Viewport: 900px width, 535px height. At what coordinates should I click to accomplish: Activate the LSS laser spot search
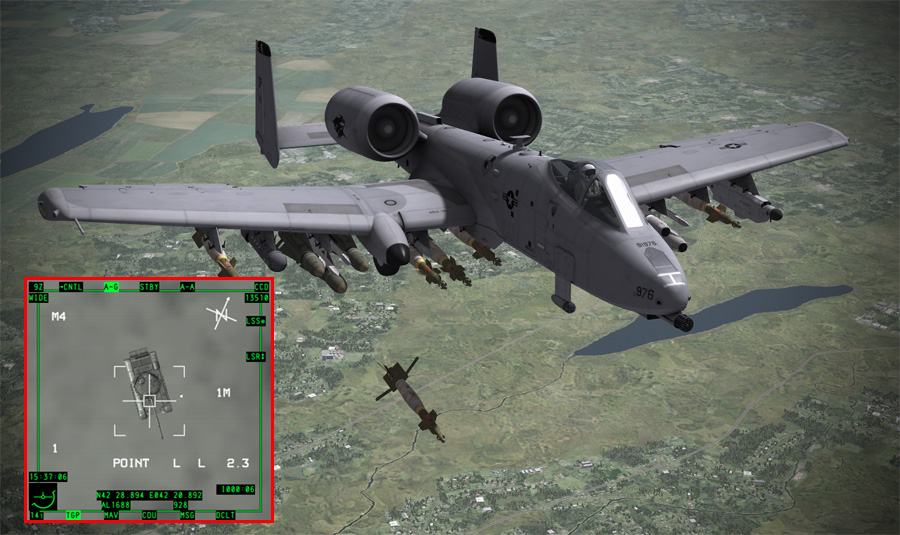(x=256, y=321)
